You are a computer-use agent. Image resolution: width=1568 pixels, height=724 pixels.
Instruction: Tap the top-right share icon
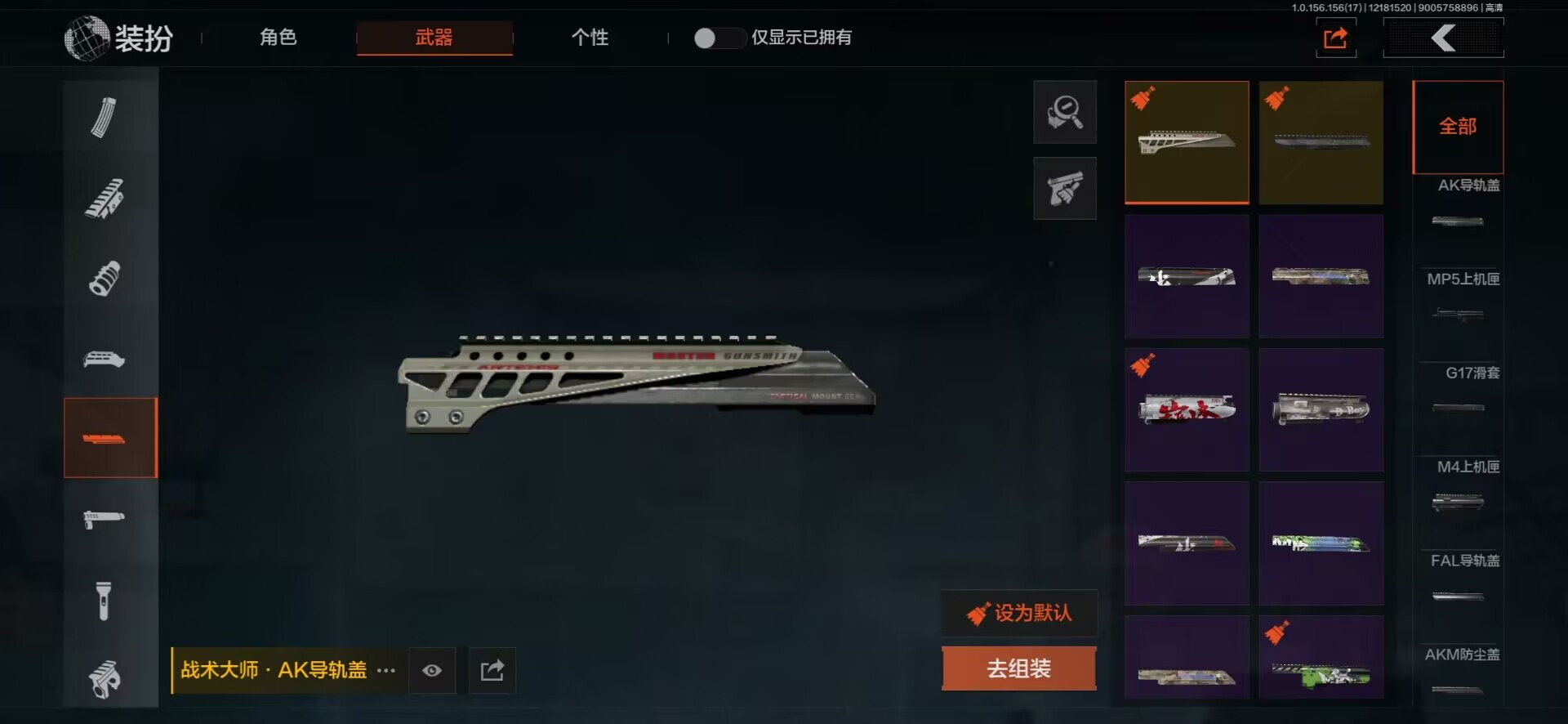coord(1335,38)
